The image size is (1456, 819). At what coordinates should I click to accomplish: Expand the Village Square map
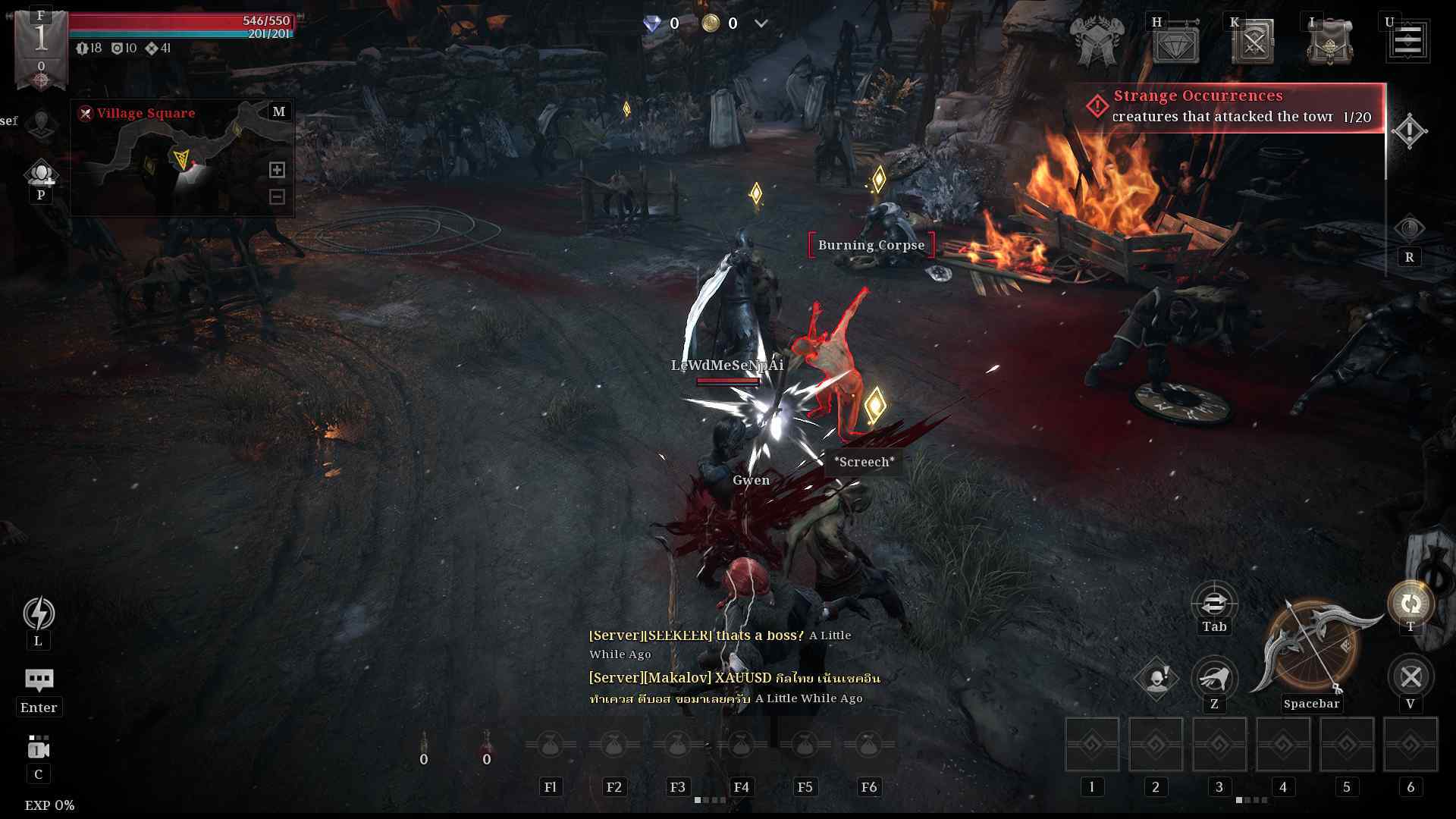(279, 111)
